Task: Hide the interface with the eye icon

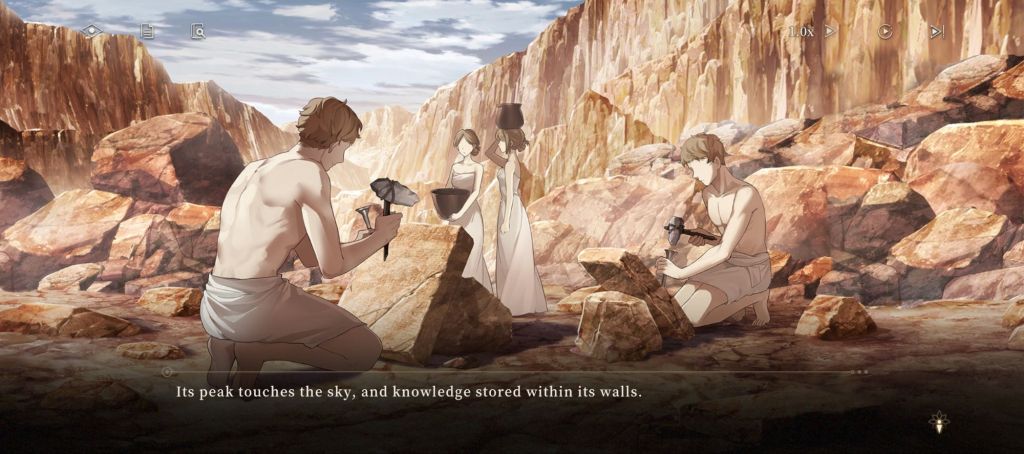Action: pos(92,31)
